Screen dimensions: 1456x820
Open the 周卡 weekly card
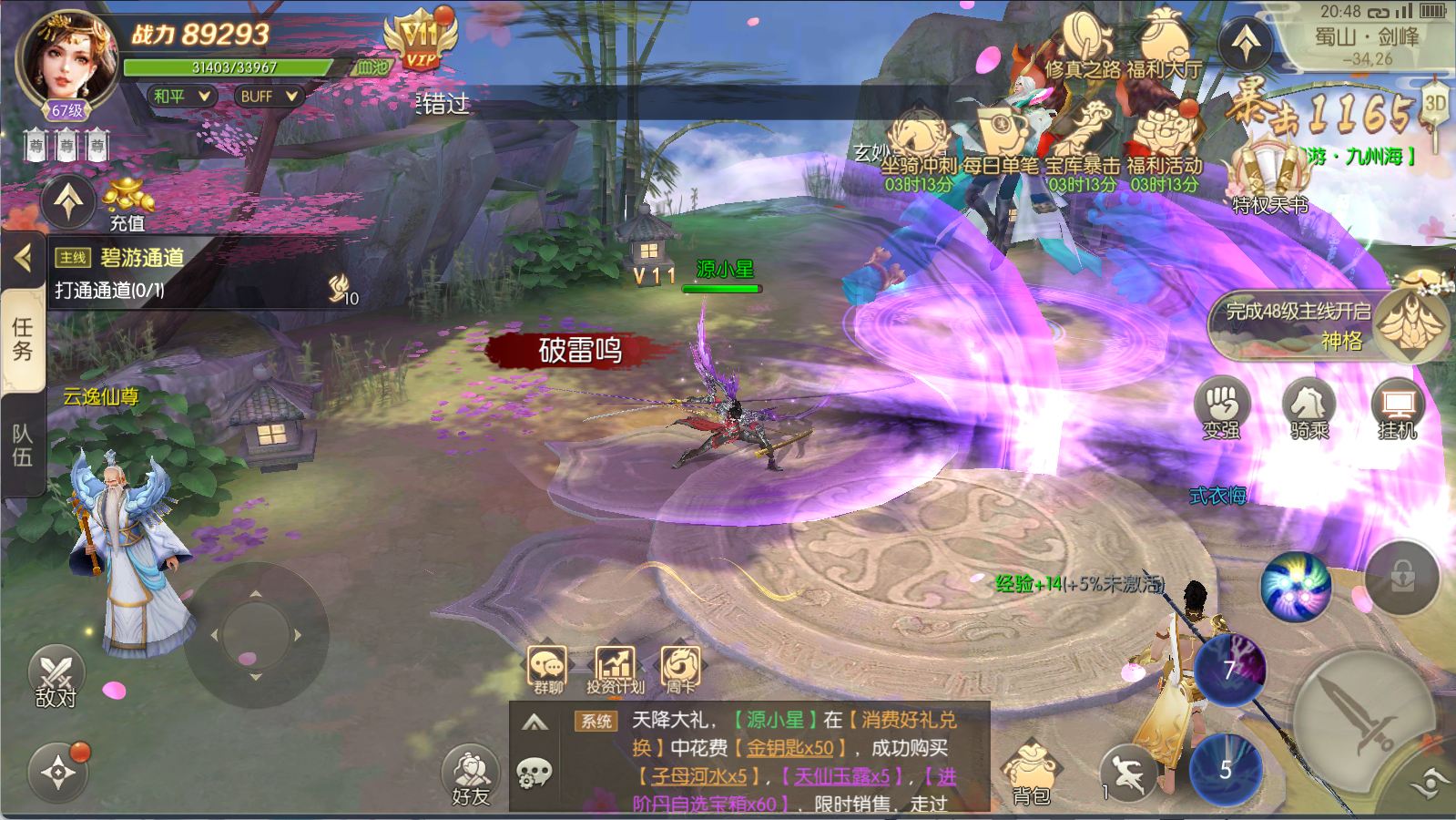click(x=680, y=670)
